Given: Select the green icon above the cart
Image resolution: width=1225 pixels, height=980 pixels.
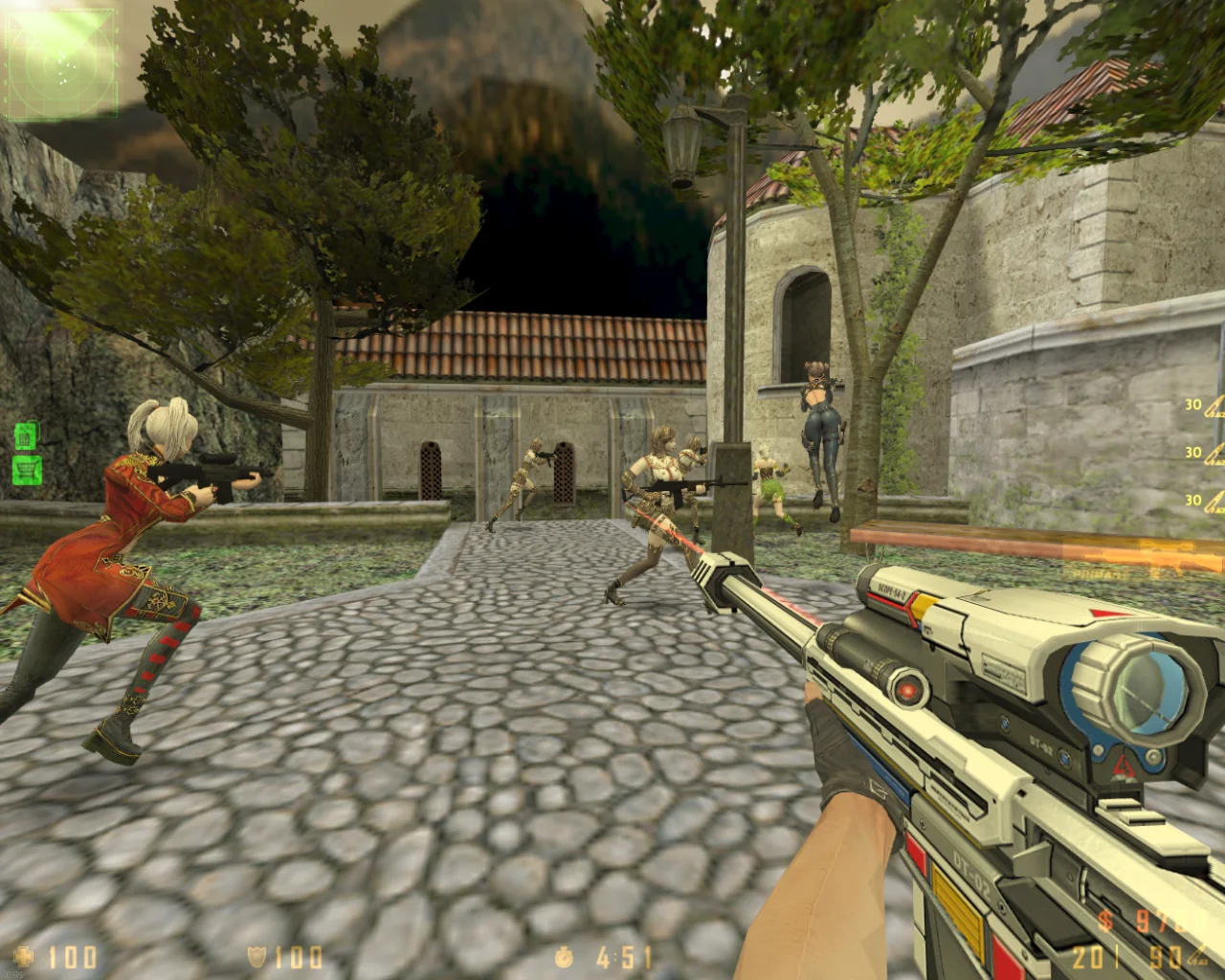Looking at the screenshot, I should (x=26, y=436).
